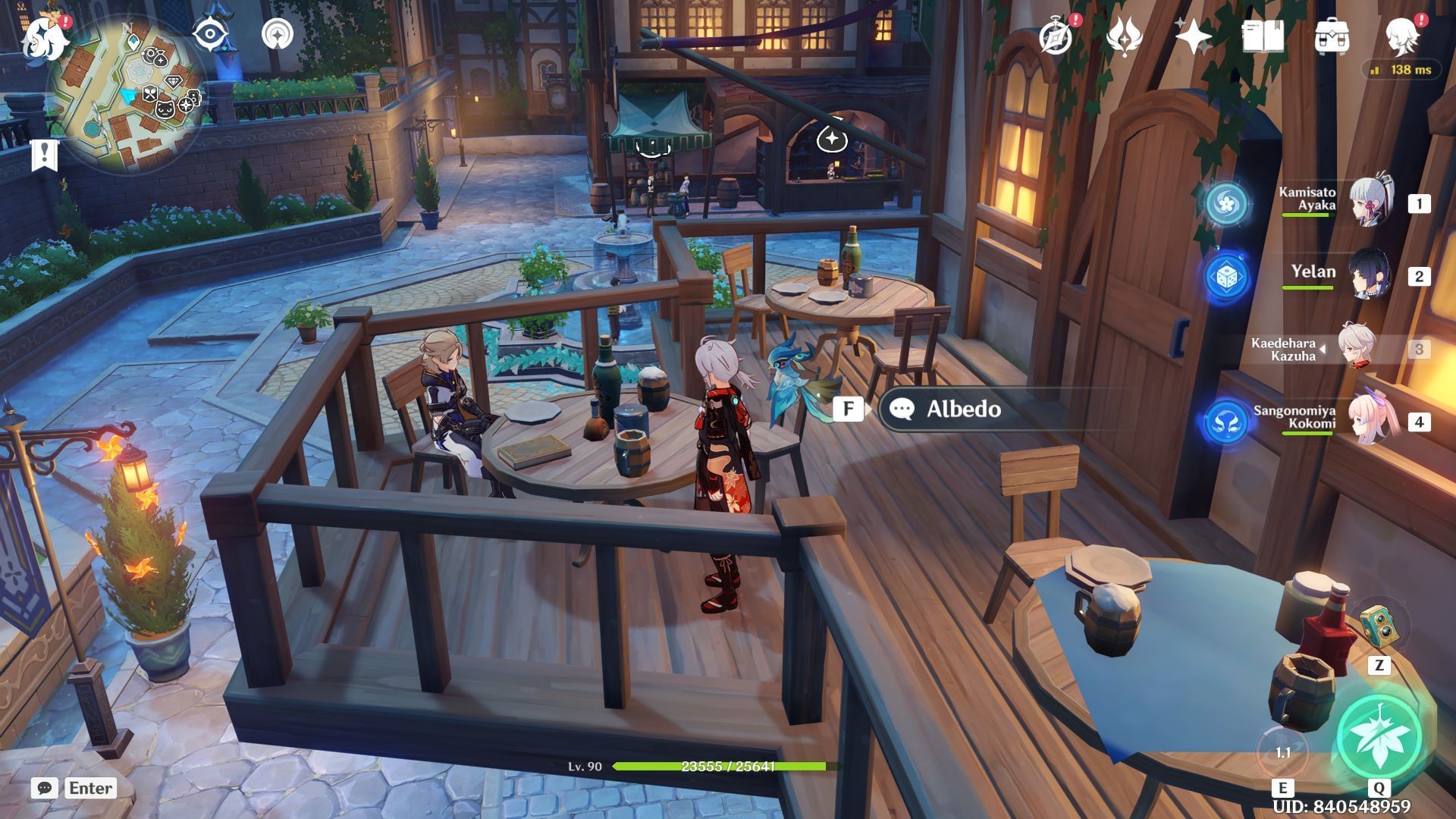
Task: Open the quest log exclamation banner
Action: 44,154
